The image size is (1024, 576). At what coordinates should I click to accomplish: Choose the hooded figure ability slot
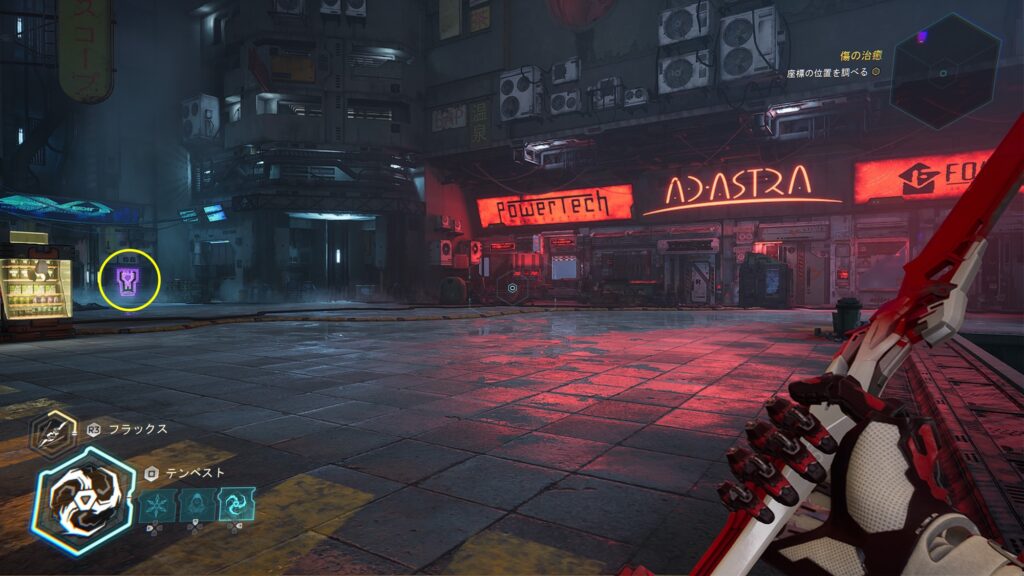click(198, 503)
